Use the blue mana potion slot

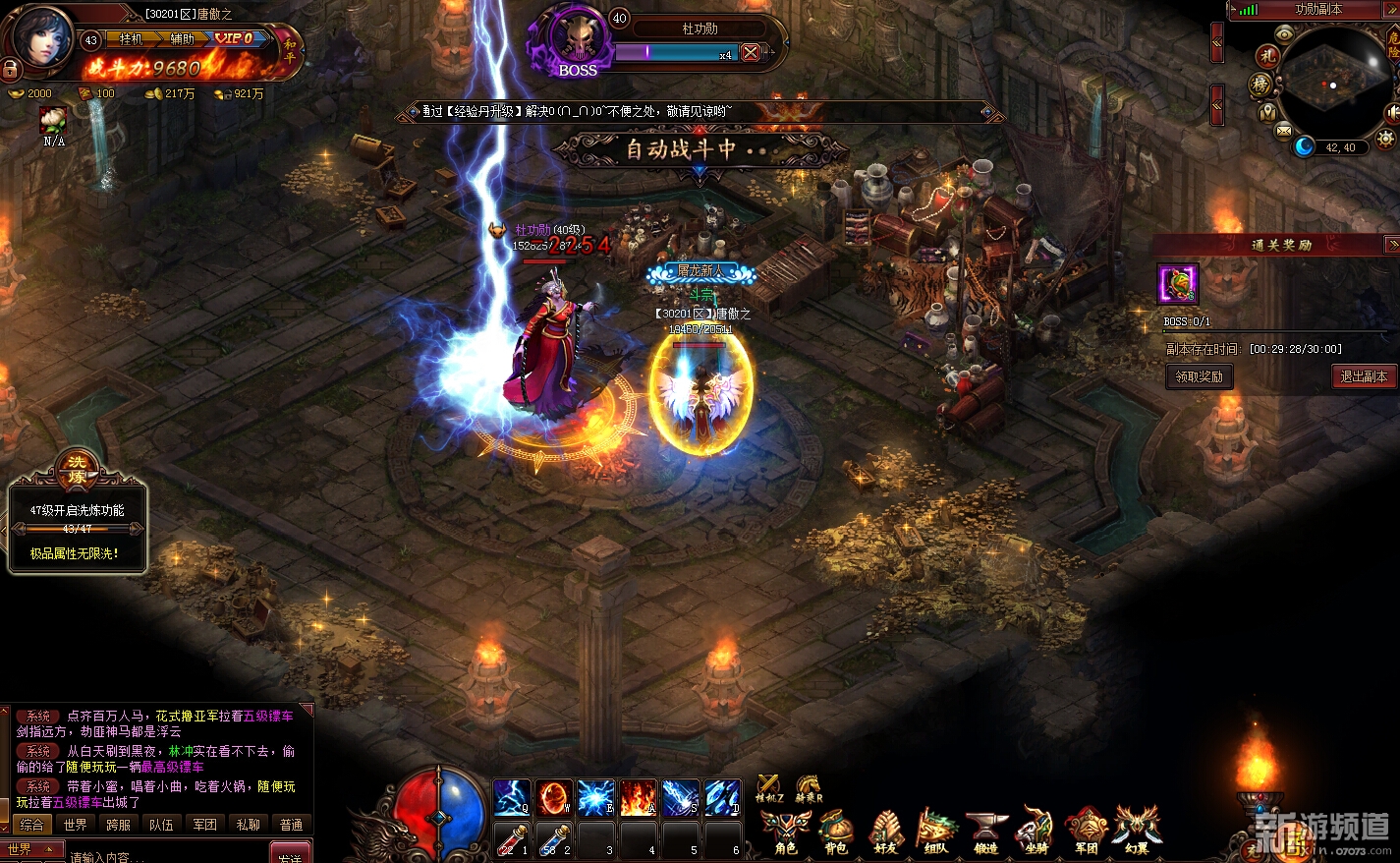pyautogui.click(x=553, y=838)
